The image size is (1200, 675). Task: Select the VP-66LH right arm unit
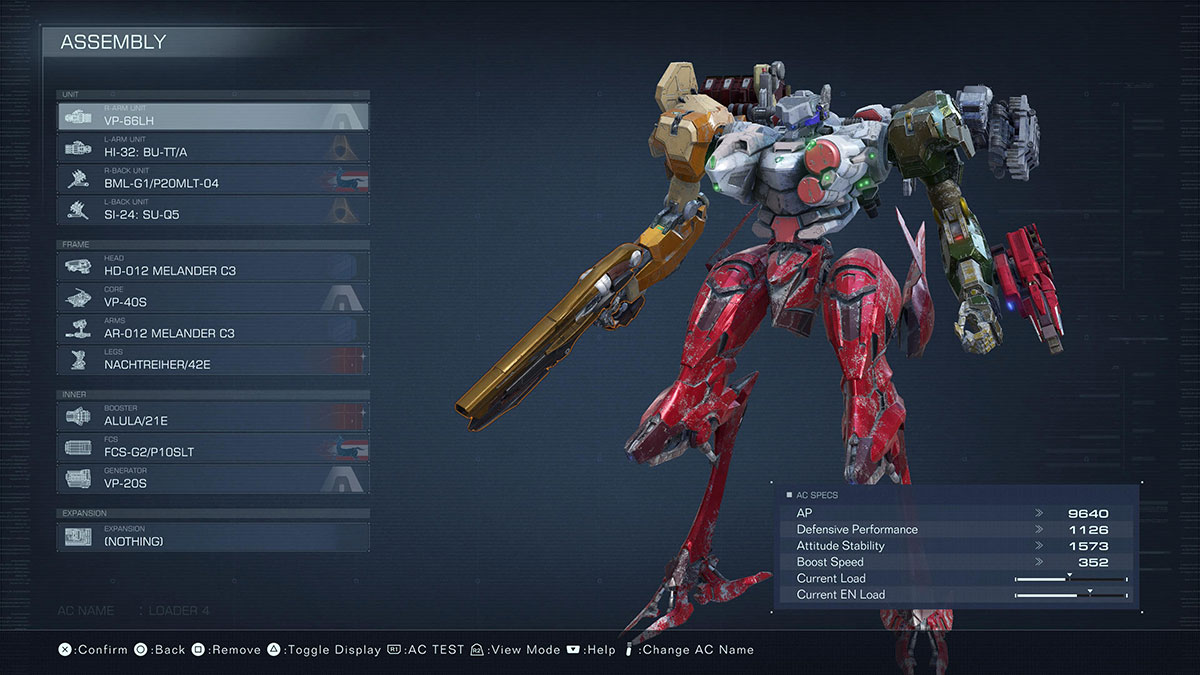[213, 116]
